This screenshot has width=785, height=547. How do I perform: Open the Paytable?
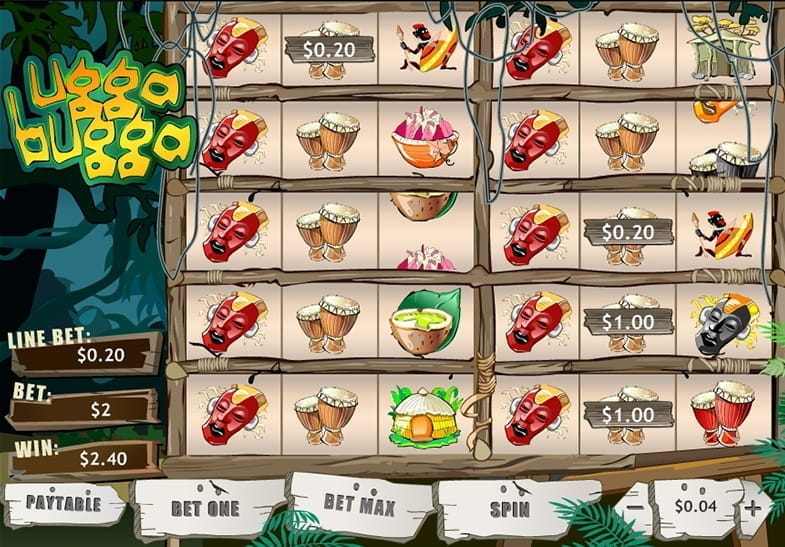tap(64, 504)
